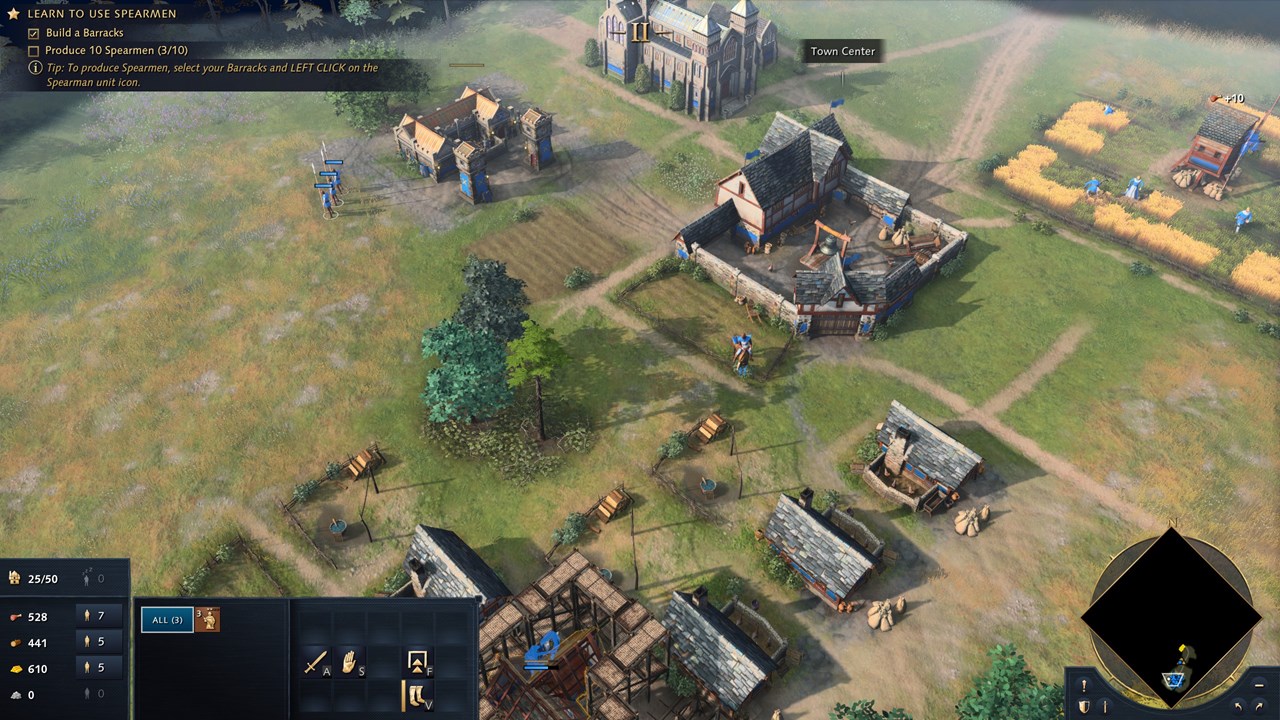Select the wood villagers count button
Screen dimensions: 1280x720
point(95,642)
